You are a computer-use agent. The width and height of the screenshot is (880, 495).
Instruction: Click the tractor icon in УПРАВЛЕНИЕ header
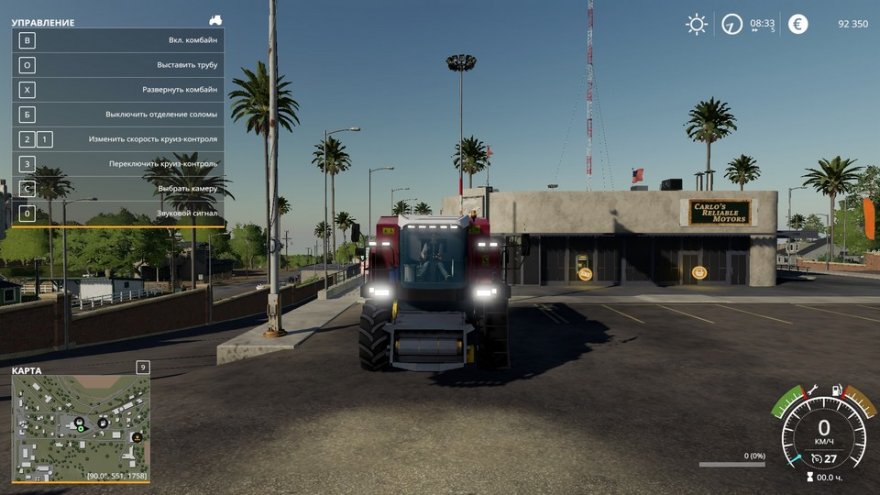point(215,20)
